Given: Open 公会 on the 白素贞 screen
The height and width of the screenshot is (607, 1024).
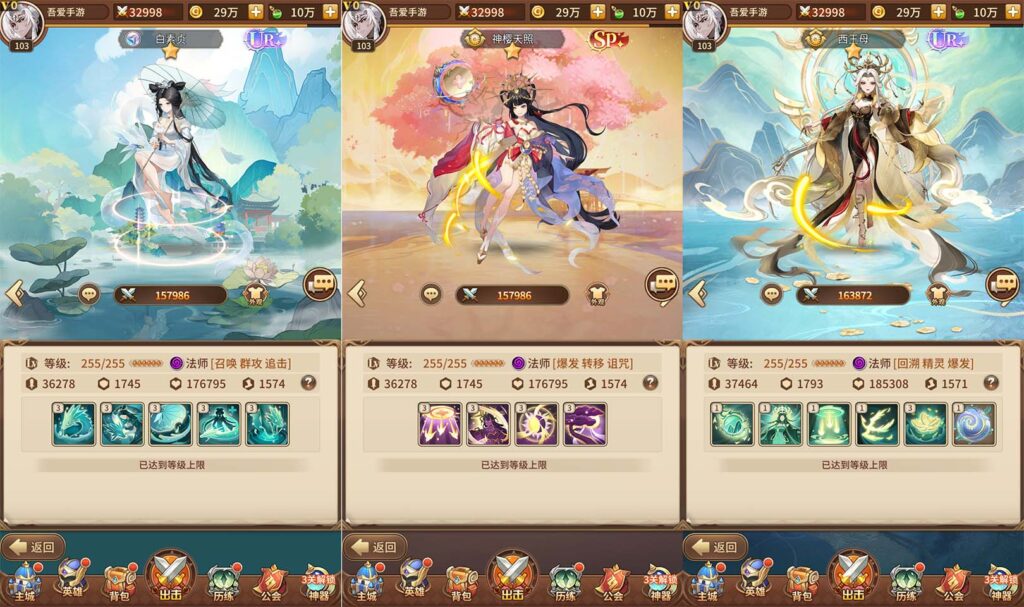Looking at the screenshot, I should (x=271, y=582).
